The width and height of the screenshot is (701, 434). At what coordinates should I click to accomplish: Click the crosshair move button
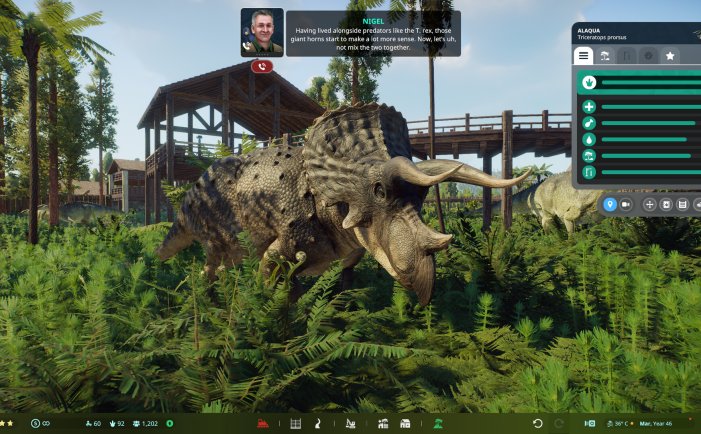(650, 204)
